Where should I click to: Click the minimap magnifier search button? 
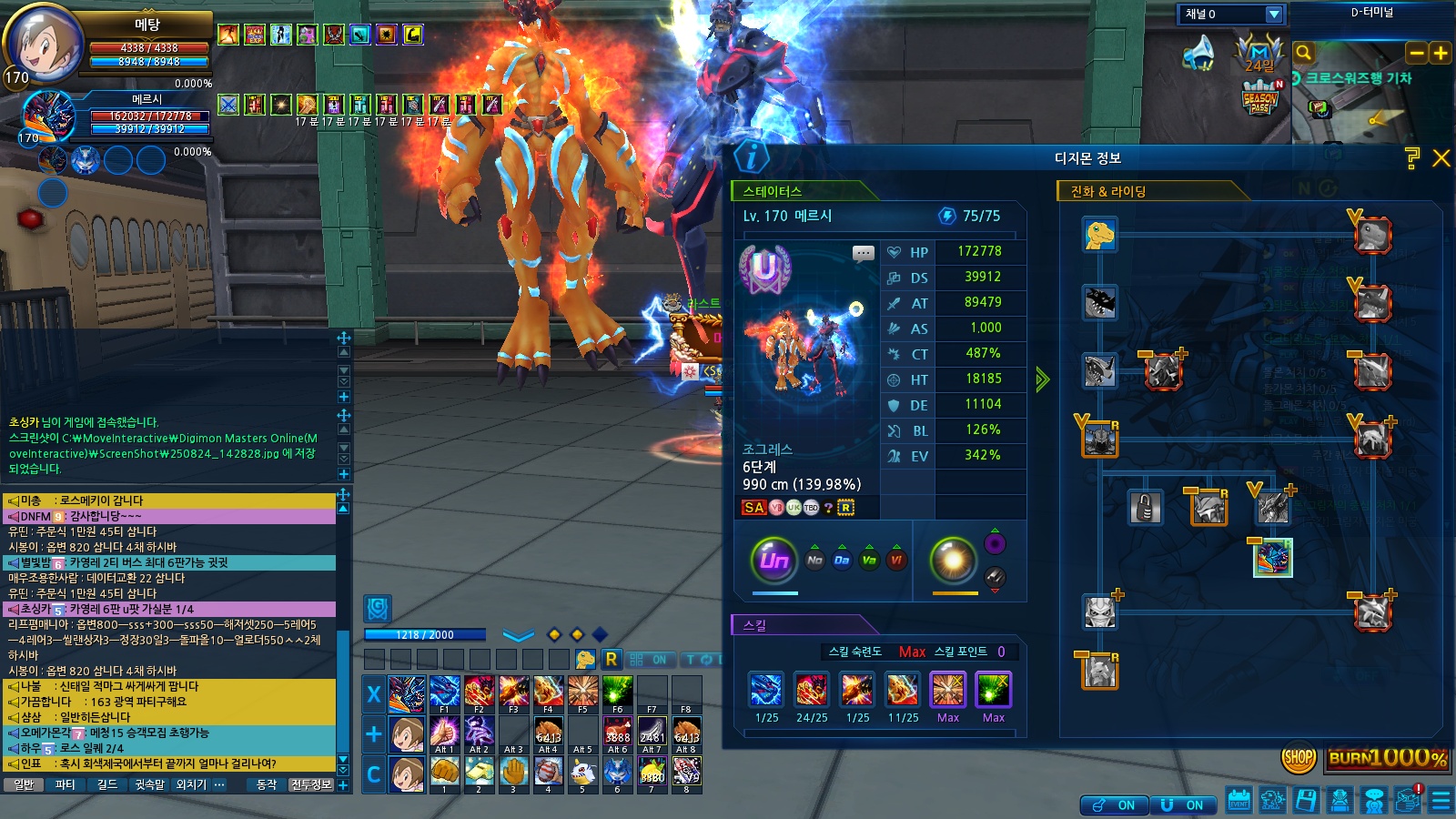(x=1303, y=53)
